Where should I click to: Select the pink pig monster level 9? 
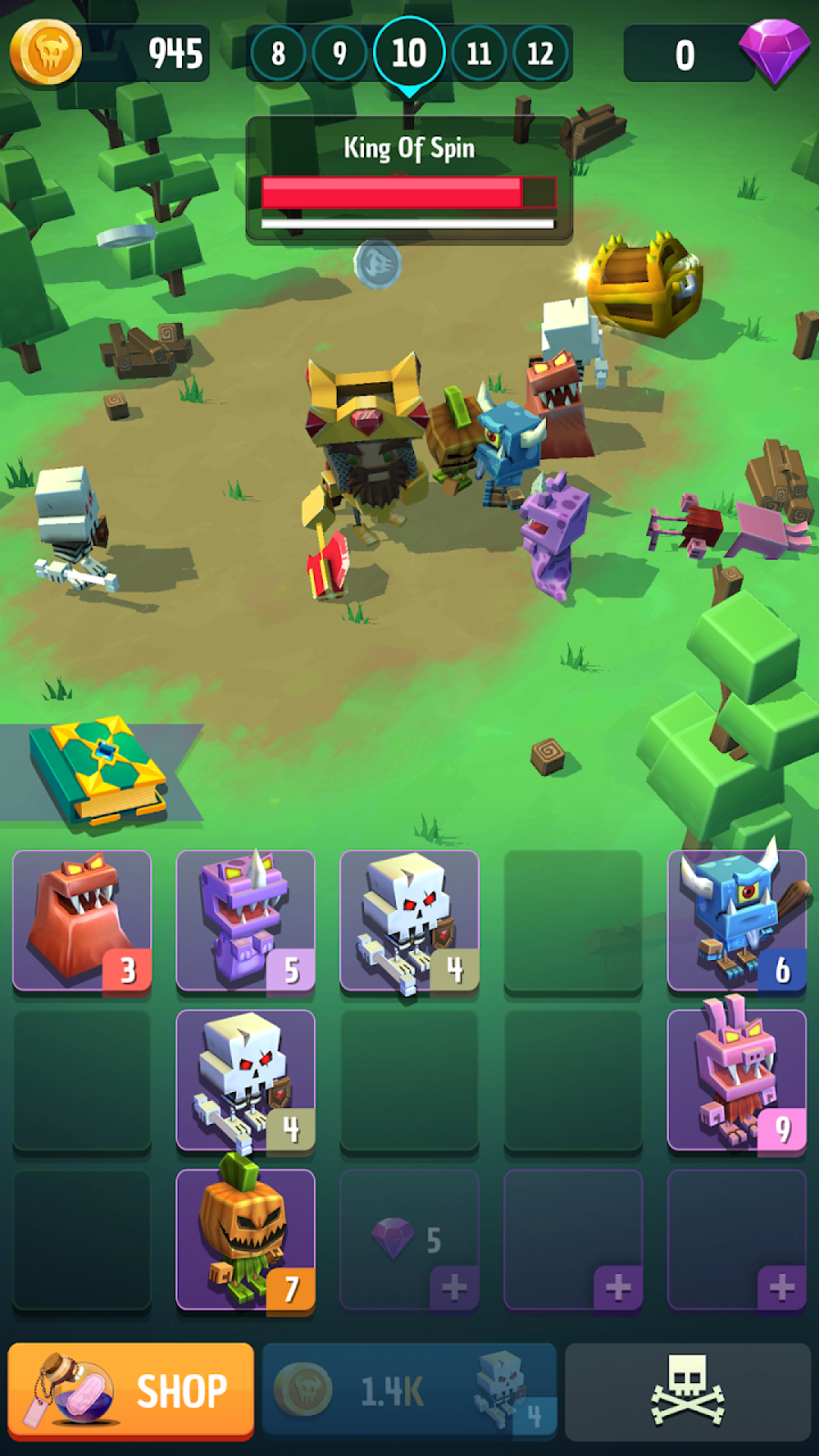pos(736,1079)
